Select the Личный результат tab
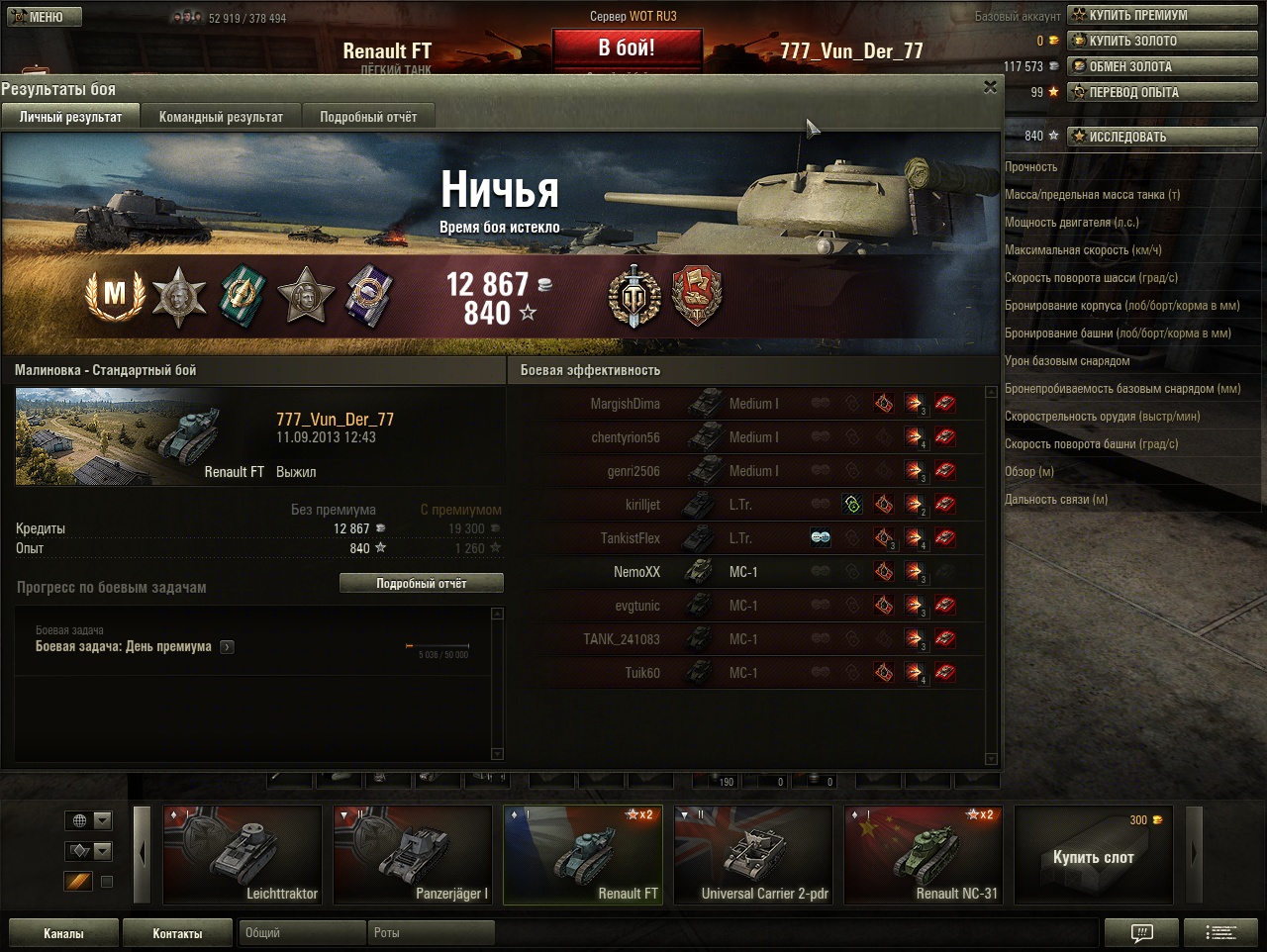The width and height of the screenshot is (1267, 952). [x=71, y=117]
